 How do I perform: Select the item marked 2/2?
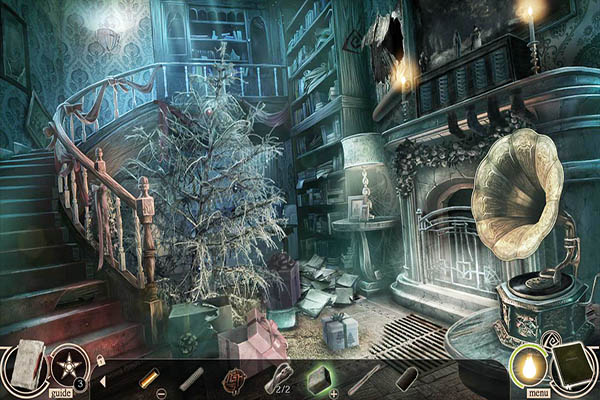(x=277, y=378)
